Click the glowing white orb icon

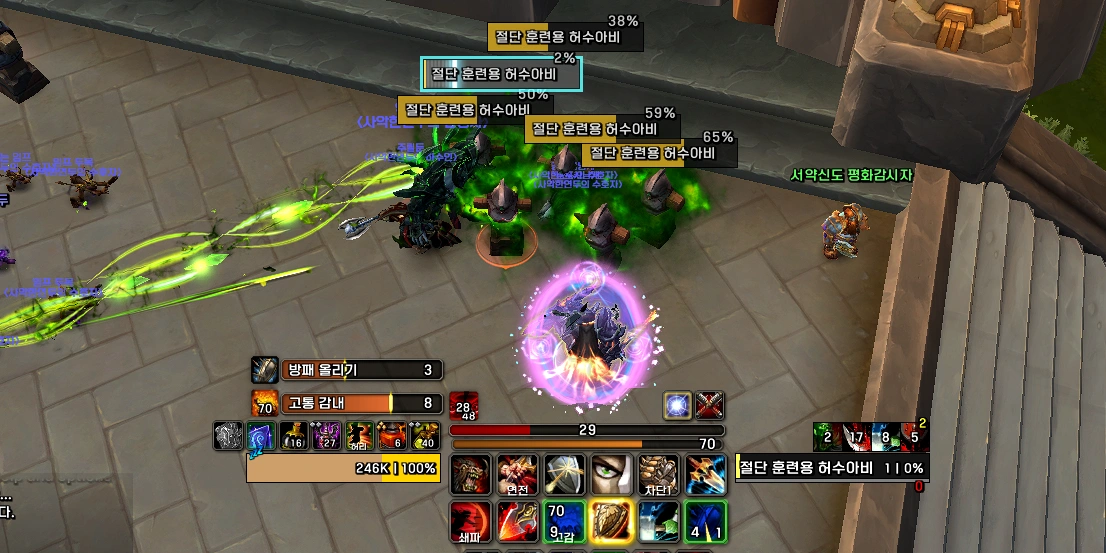pyautogui.click(x=678, y=405)
